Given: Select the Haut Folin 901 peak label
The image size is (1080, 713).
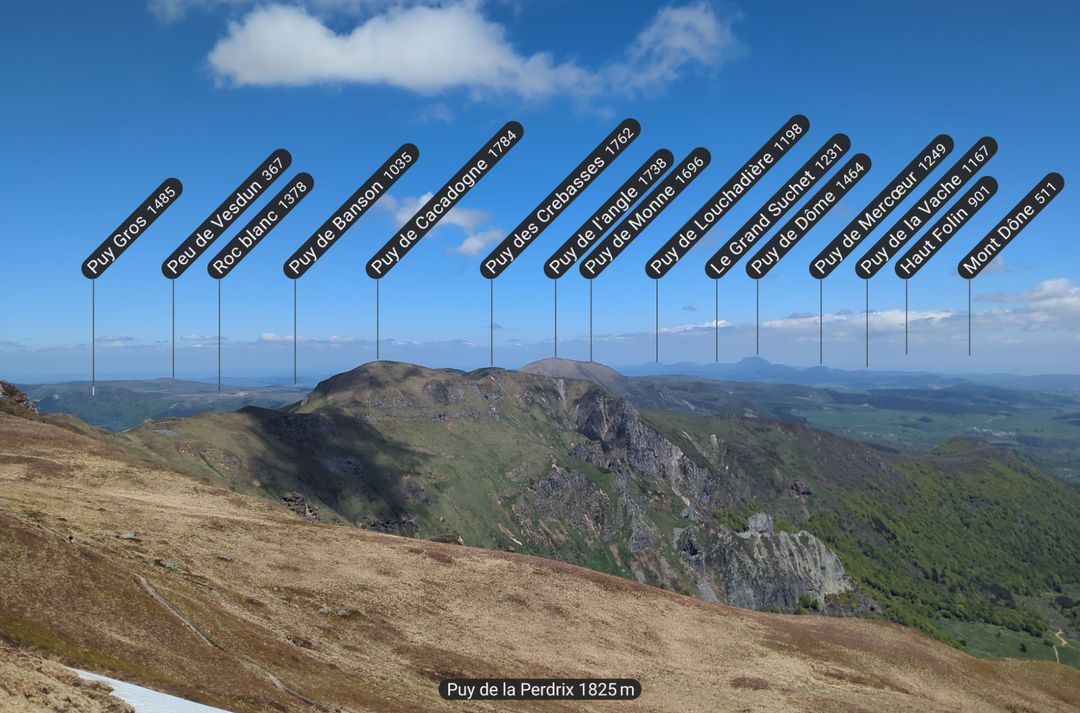Looking at the screenshot, I should click(x=947, y=226).
